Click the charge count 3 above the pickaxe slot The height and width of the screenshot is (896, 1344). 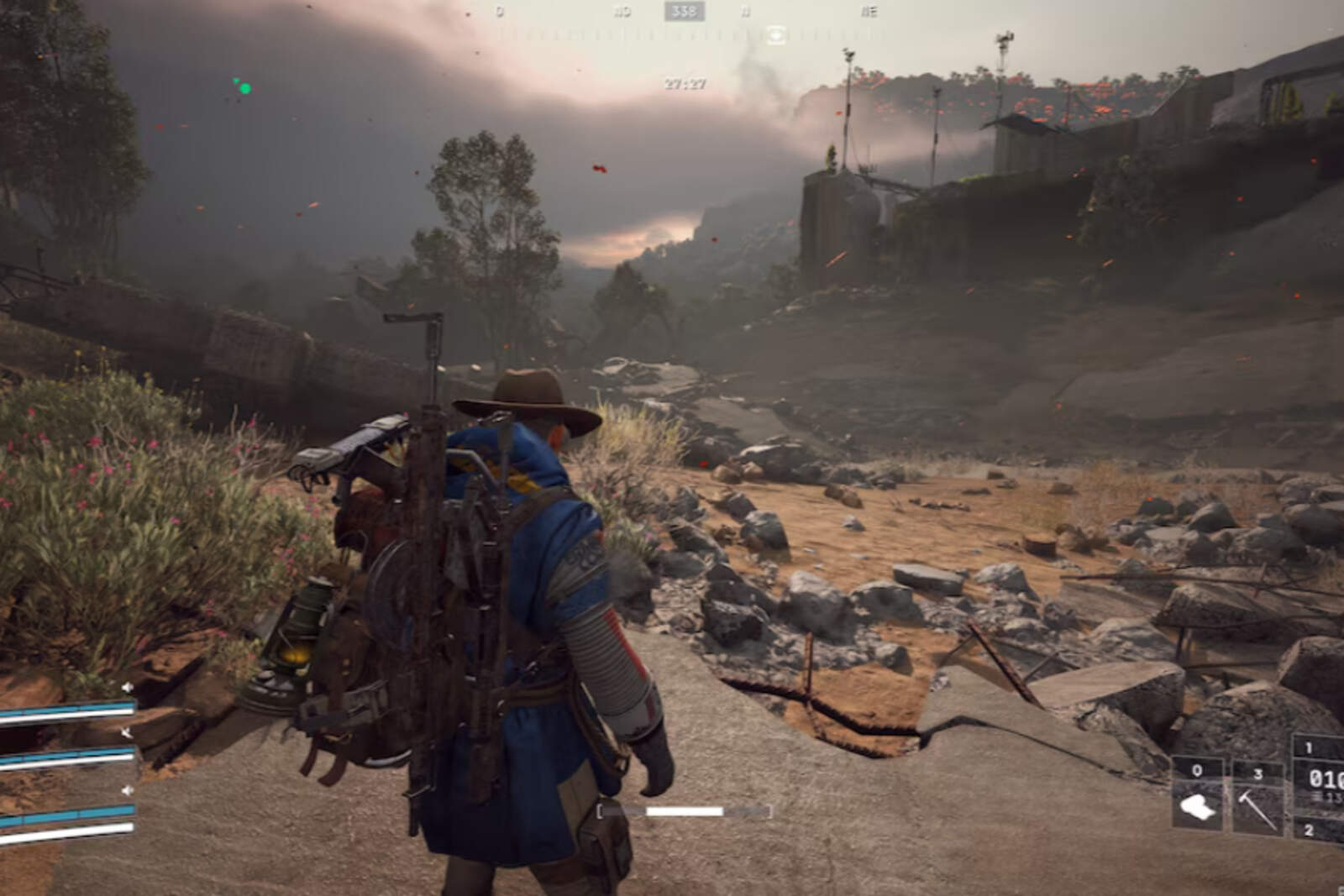tap(1258, 774)
